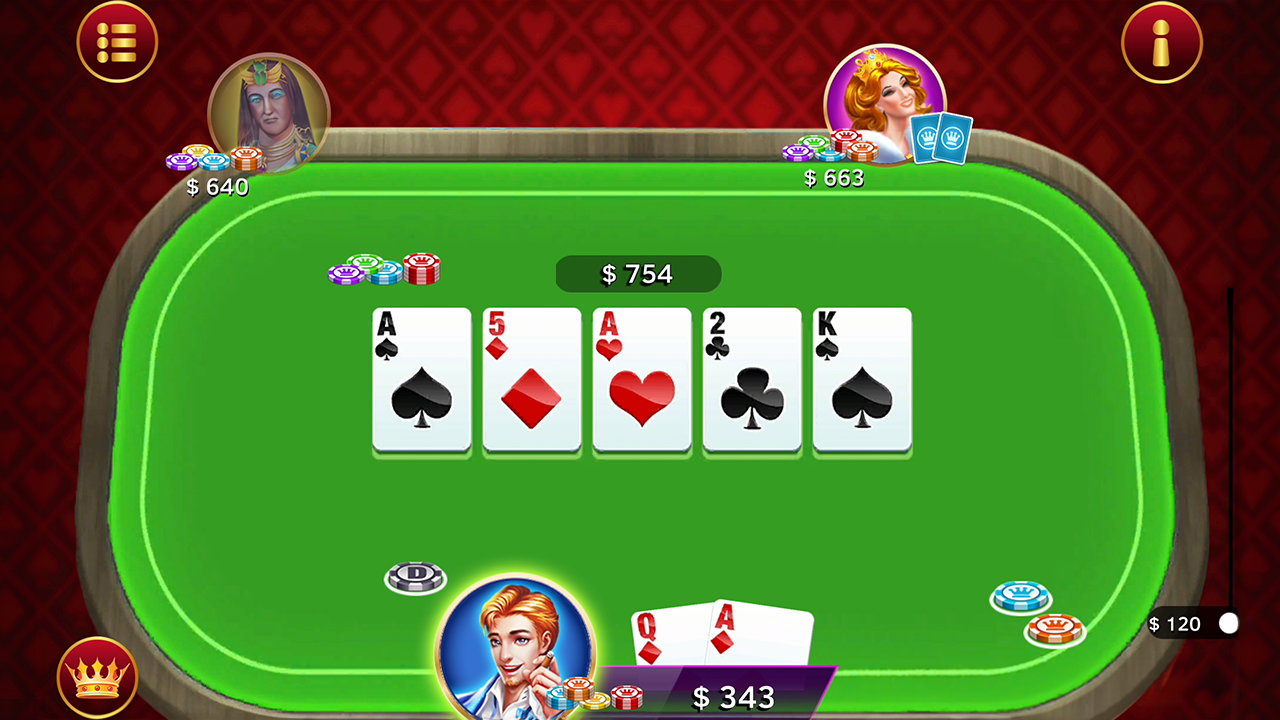1280x720 pixels.
Task: Click the queen's face-down hole cards
Action: [932, 139]
